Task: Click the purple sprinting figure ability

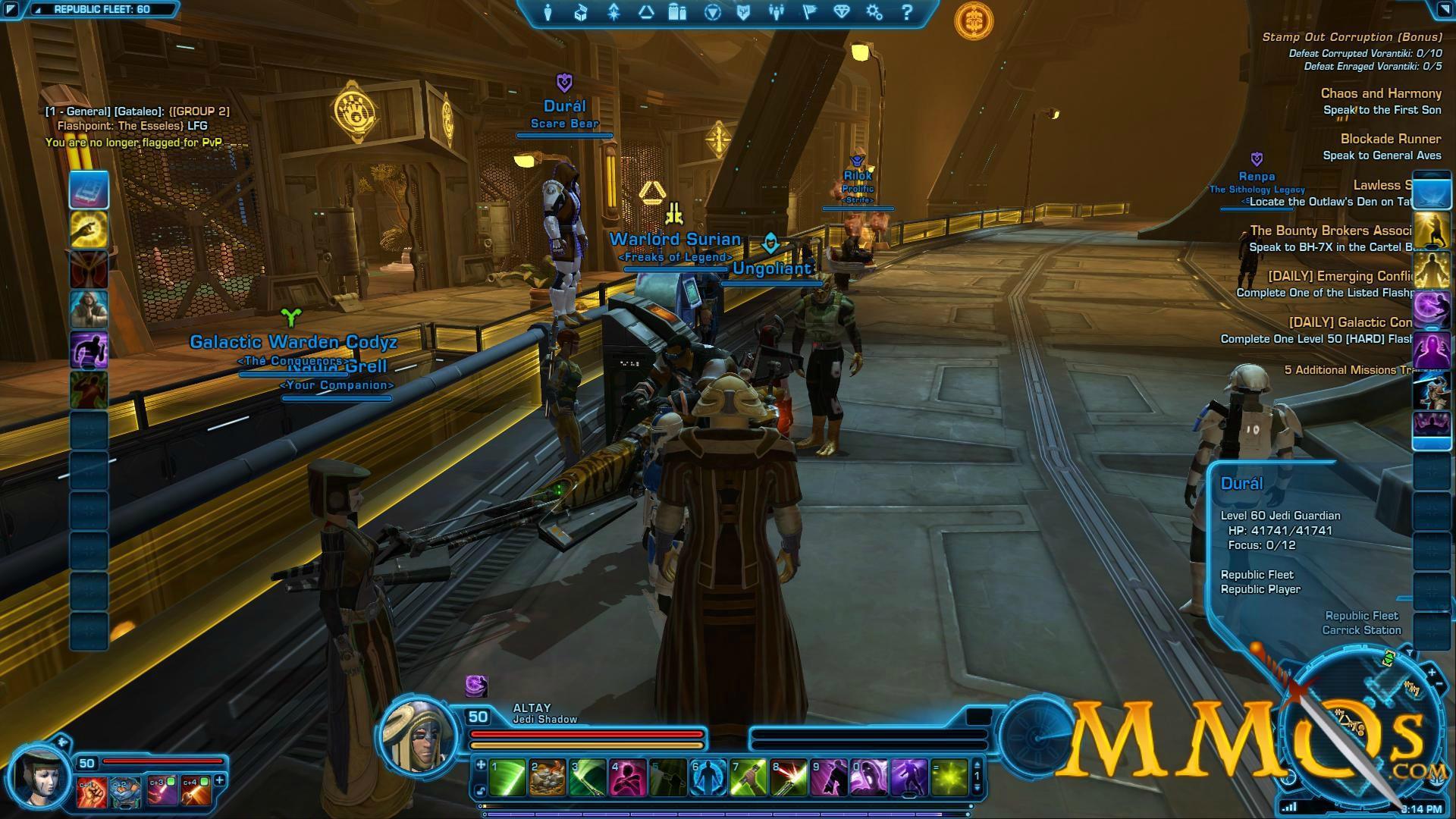Action: [89, 350]
